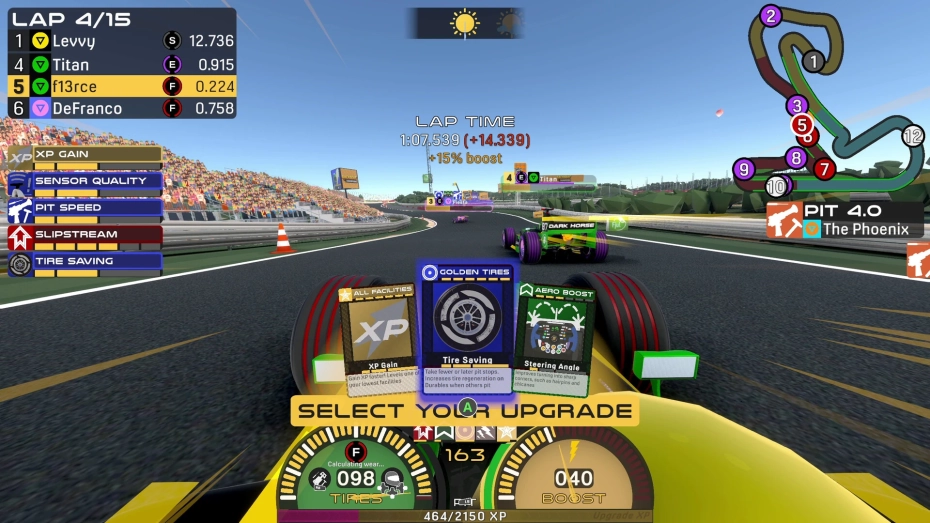Open the Sensor Quality facility bar
Viewport: 930px width, 523px height.
(x=85, y=183)
